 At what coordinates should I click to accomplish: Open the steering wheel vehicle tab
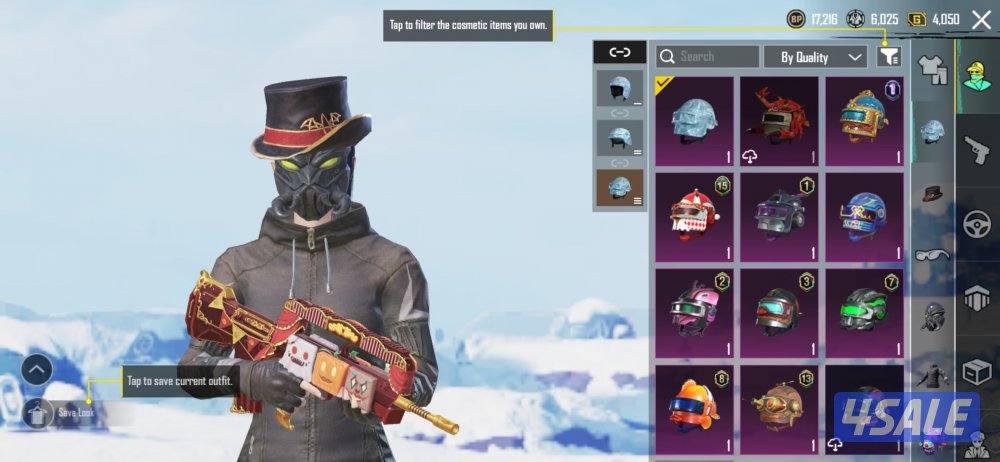977,225
